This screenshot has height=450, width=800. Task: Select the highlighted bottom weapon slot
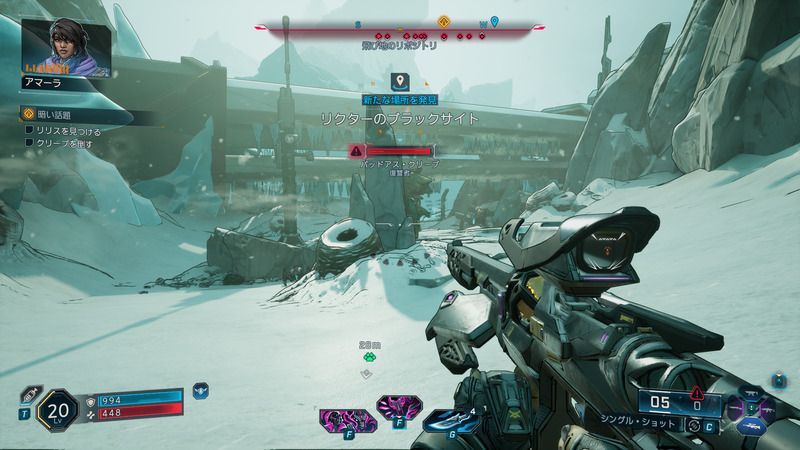752,425
